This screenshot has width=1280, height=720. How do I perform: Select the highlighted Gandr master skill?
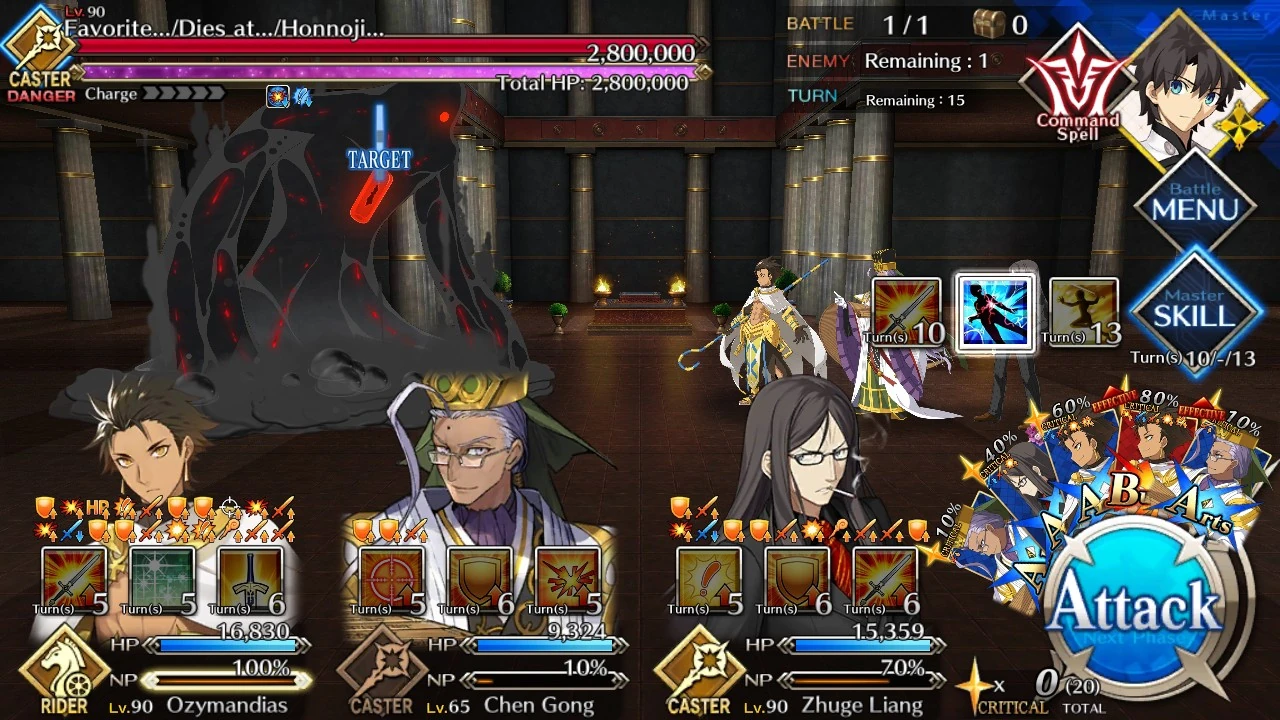(x=995, y=310)
